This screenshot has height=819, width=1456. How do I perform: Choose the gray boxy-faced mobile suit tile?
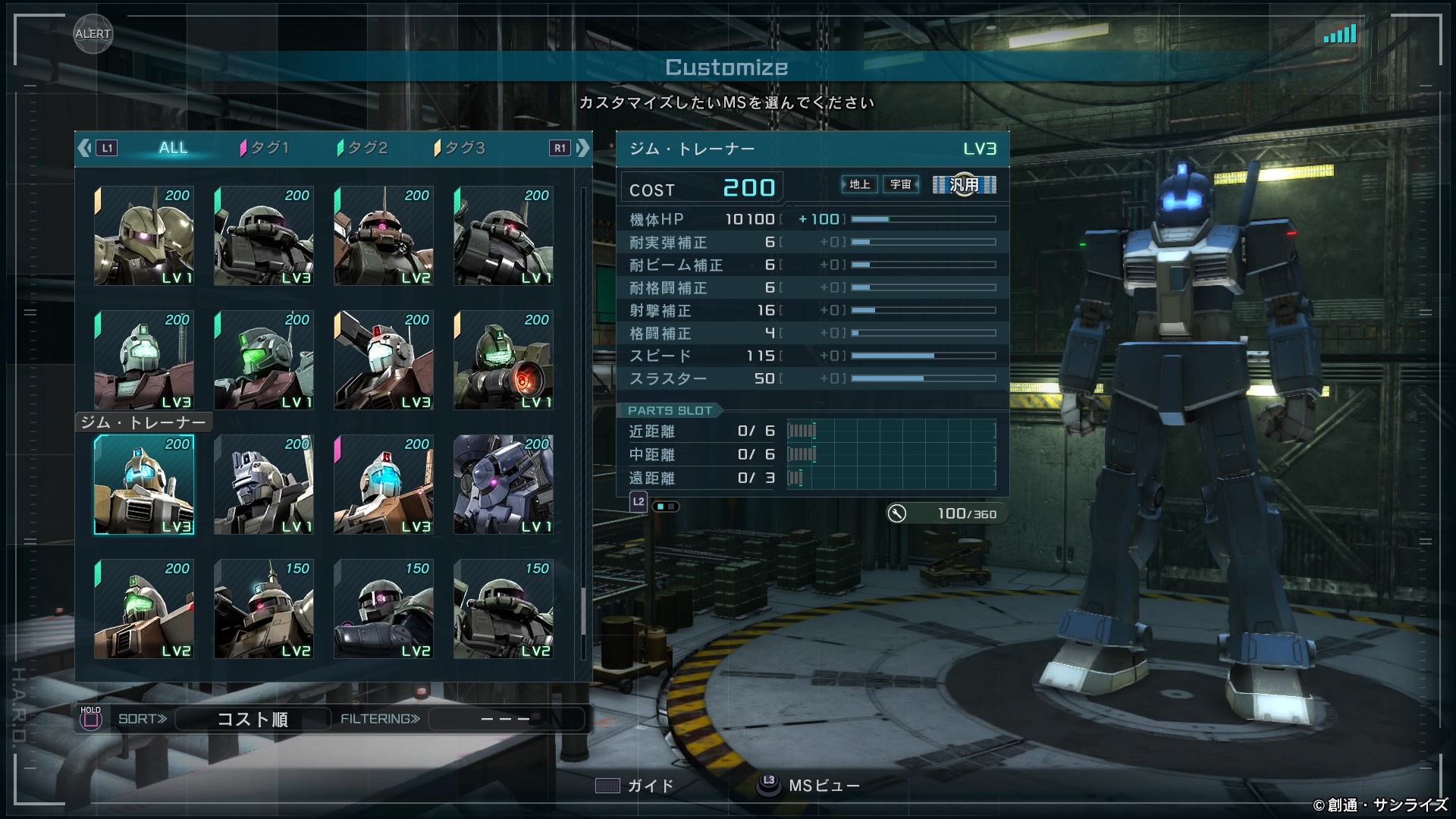coord(264,485)
